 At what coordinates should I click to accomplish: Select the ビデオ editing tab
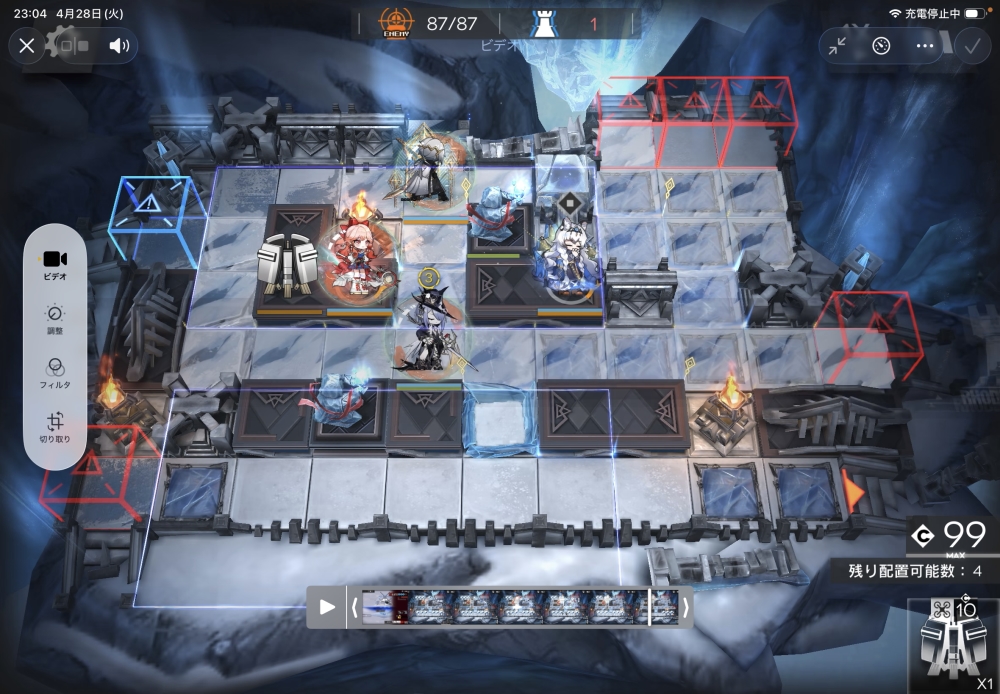[x=55, y=263]
